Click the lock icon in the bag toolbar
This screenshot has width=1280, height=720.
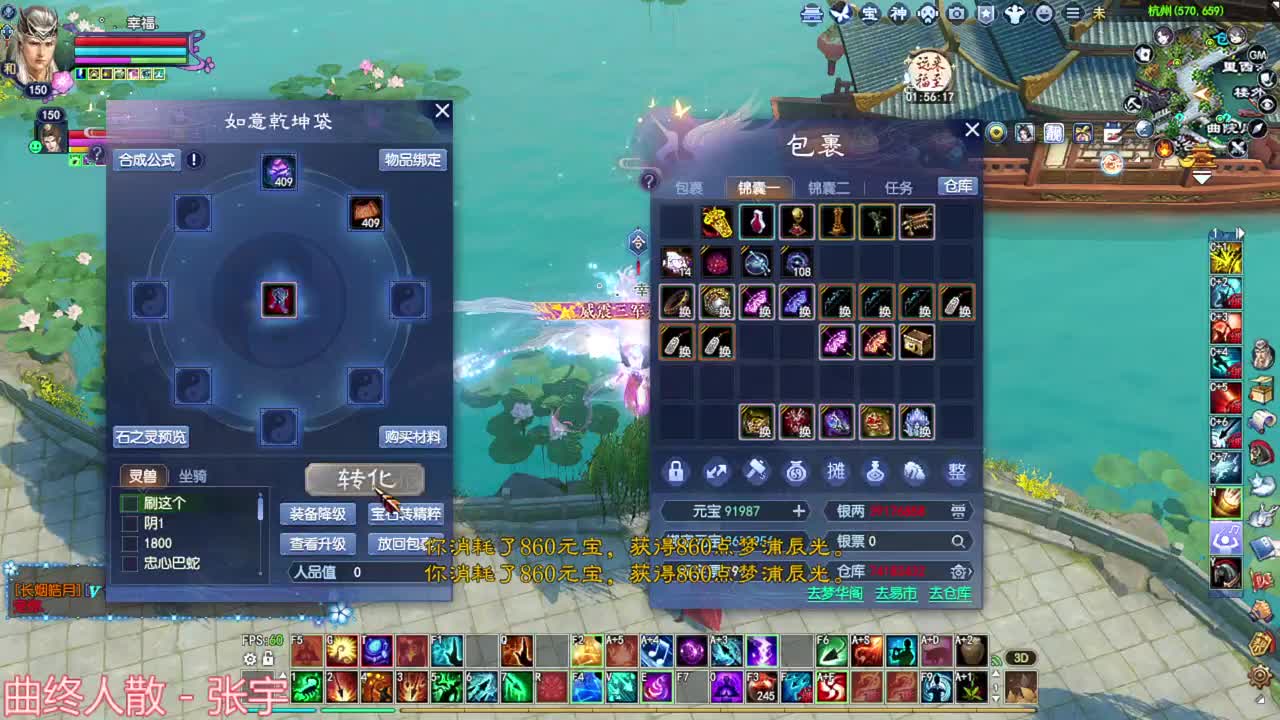[x=676, y=472]
